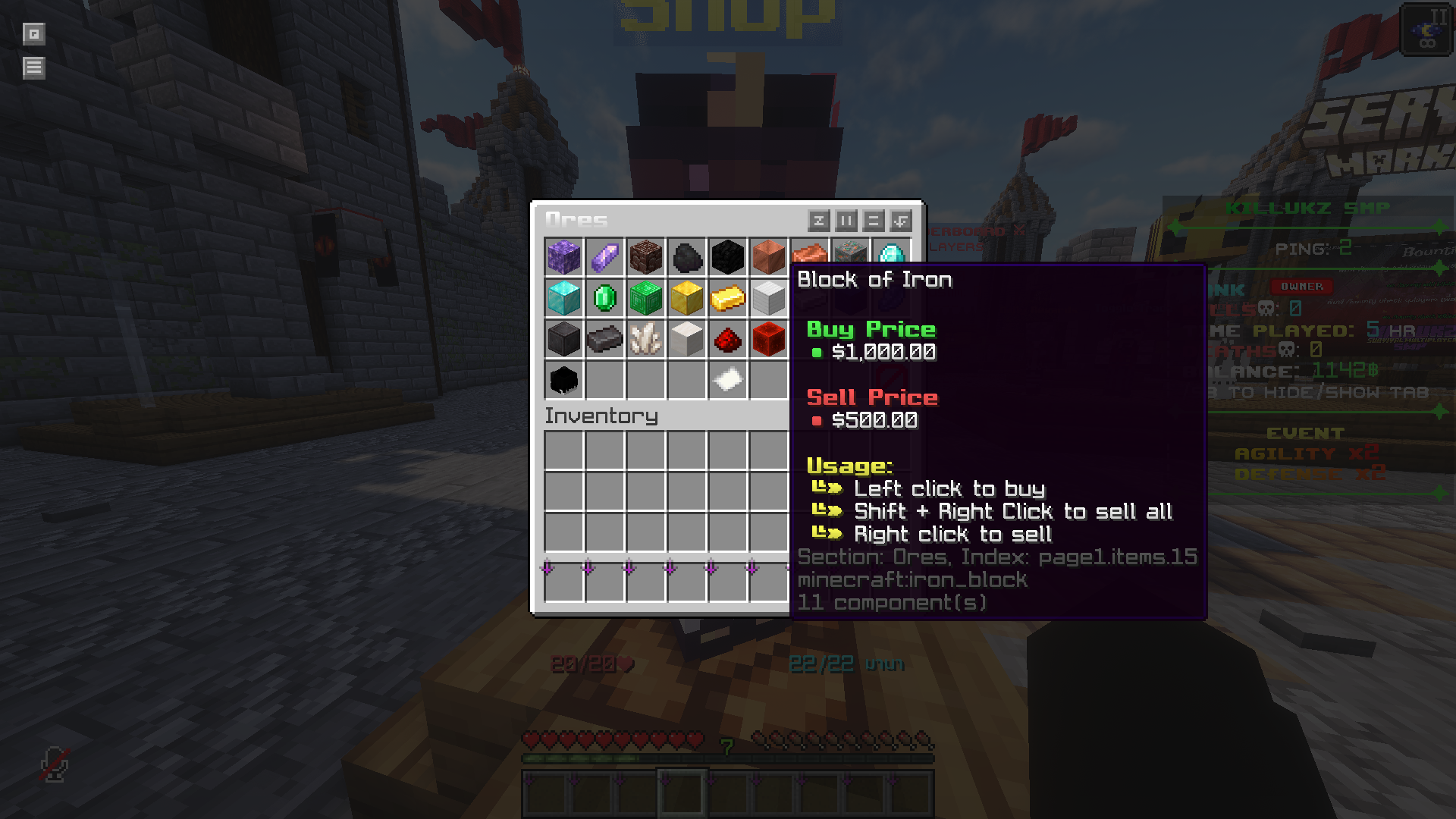Click the Inventory section label
The height and width of the screenshot is (819, 1456).
(x=601, y=416)
